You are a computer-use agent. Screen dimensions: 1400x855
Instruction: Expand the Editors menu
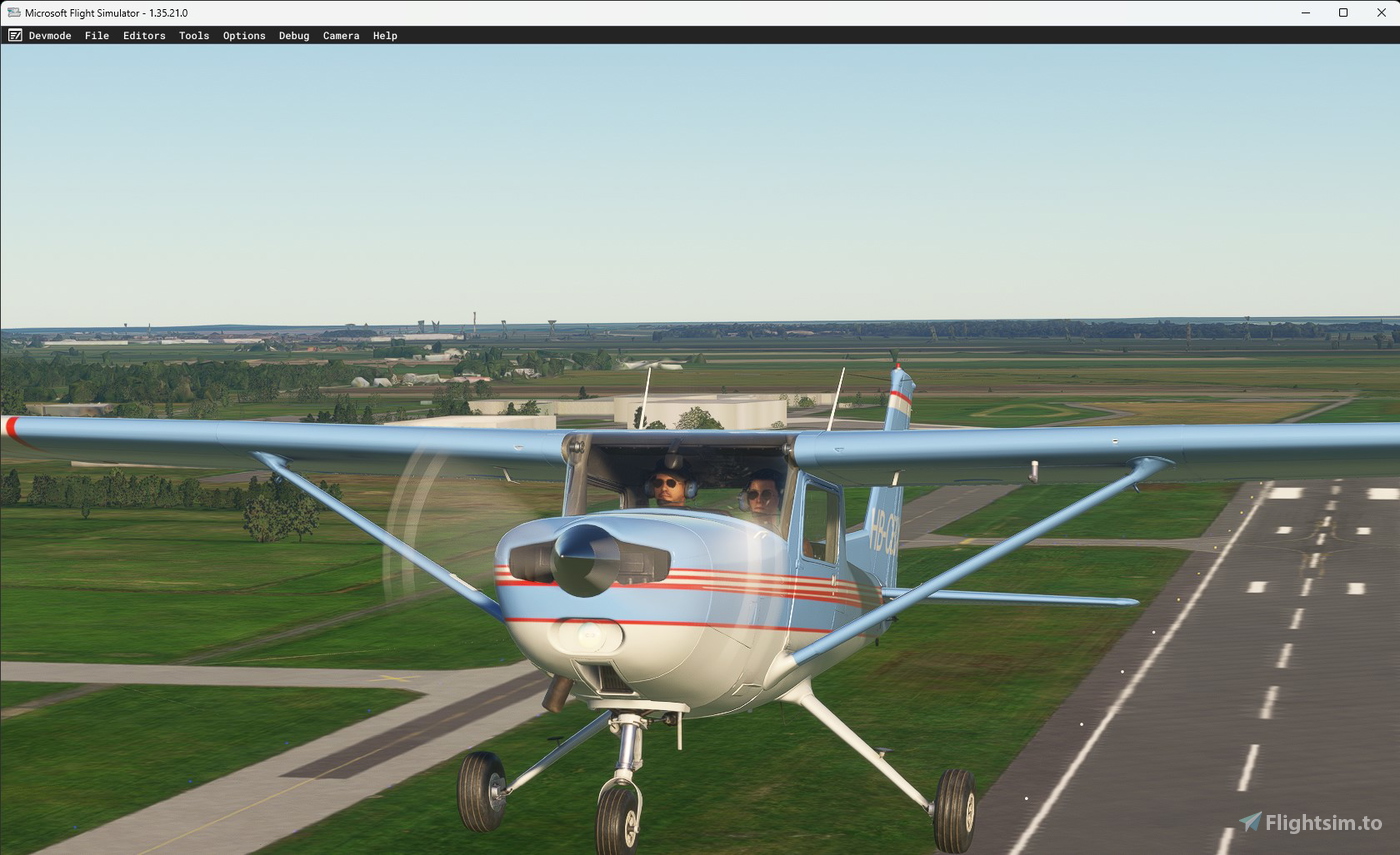click(x=144, y=35)
